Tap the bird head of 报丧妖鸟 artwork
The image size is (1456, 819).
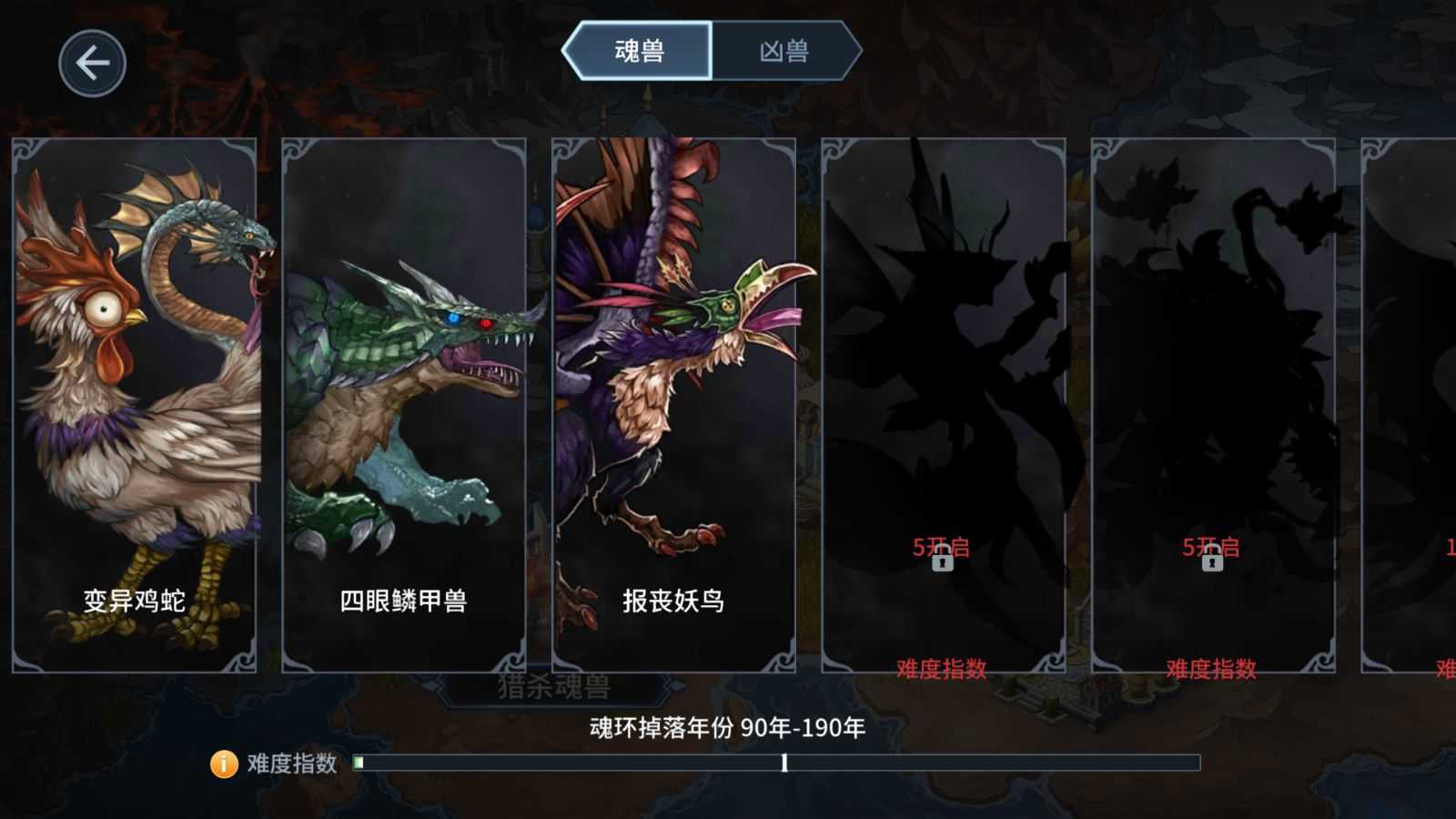728,305
